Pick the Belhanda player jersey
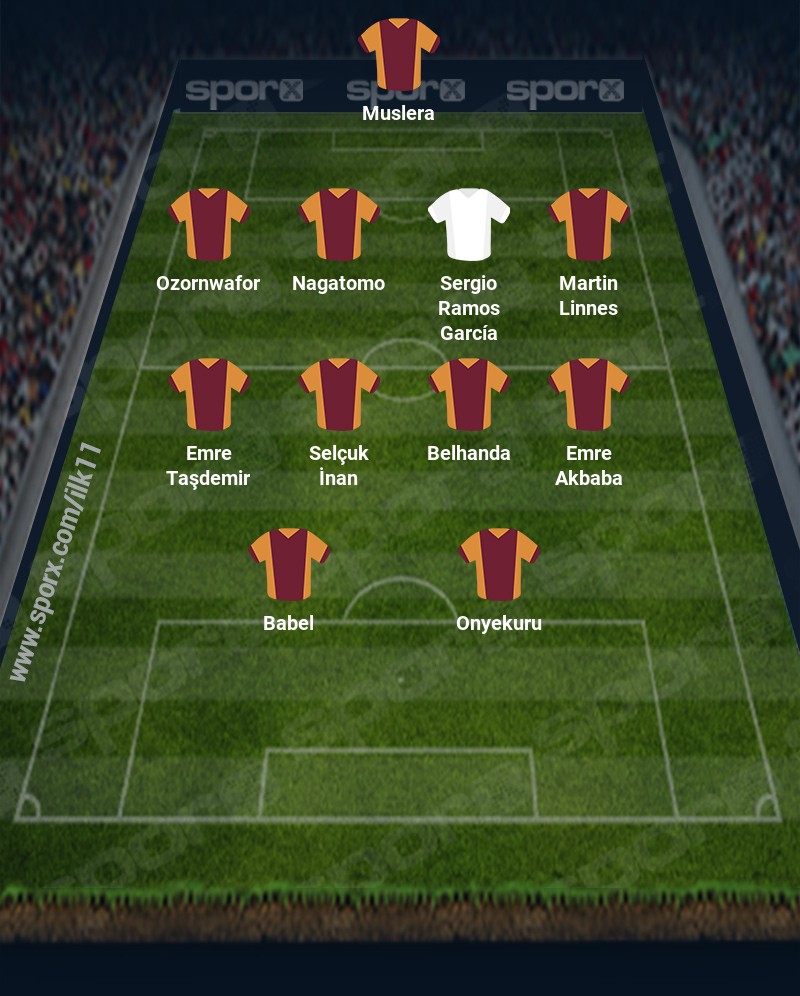The width and height of the screenshot is (800, 996). point(469,394)
